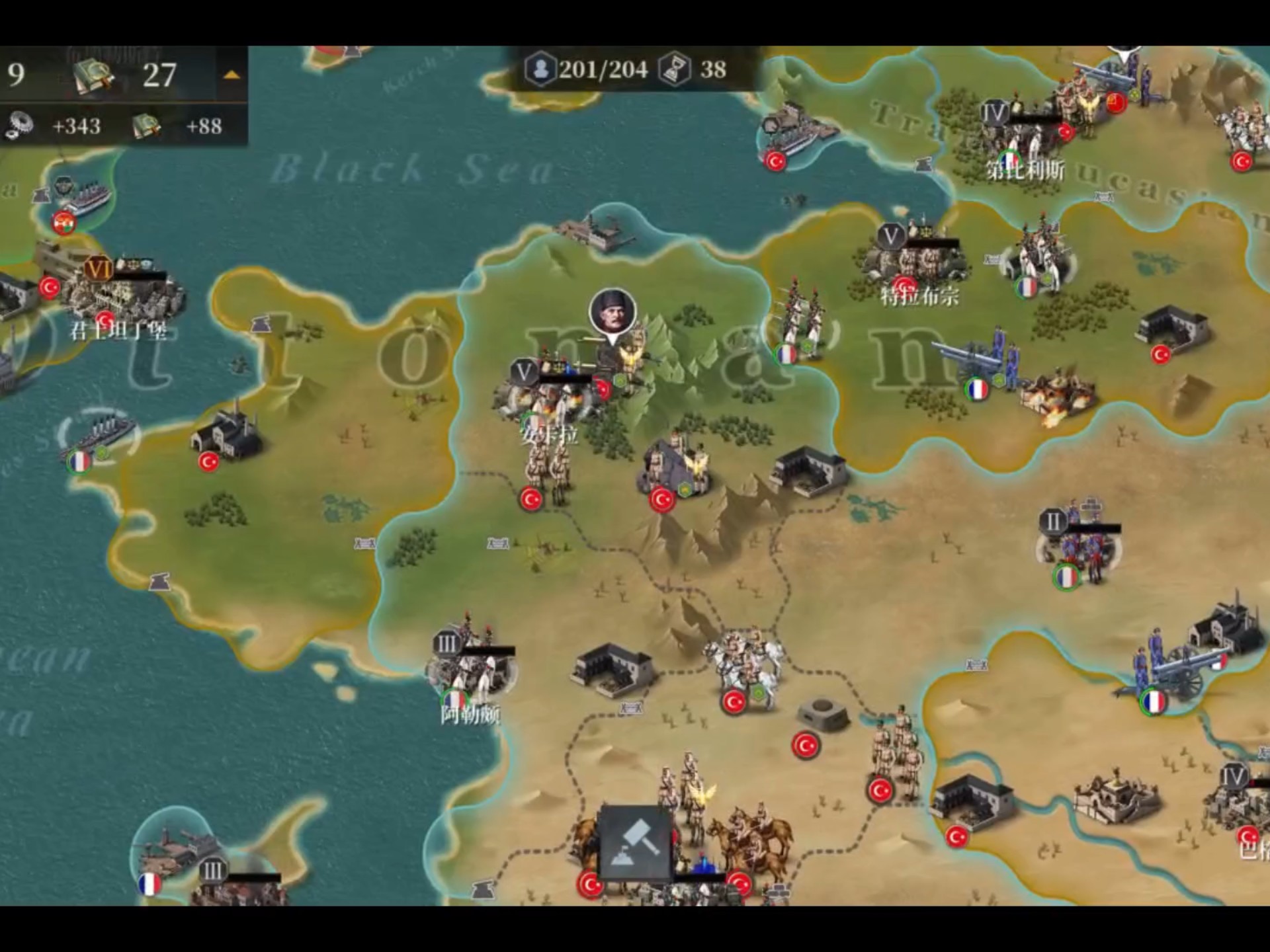
Task: Collapse the resource panel with the orange arrow
Action: pos(231,75)
